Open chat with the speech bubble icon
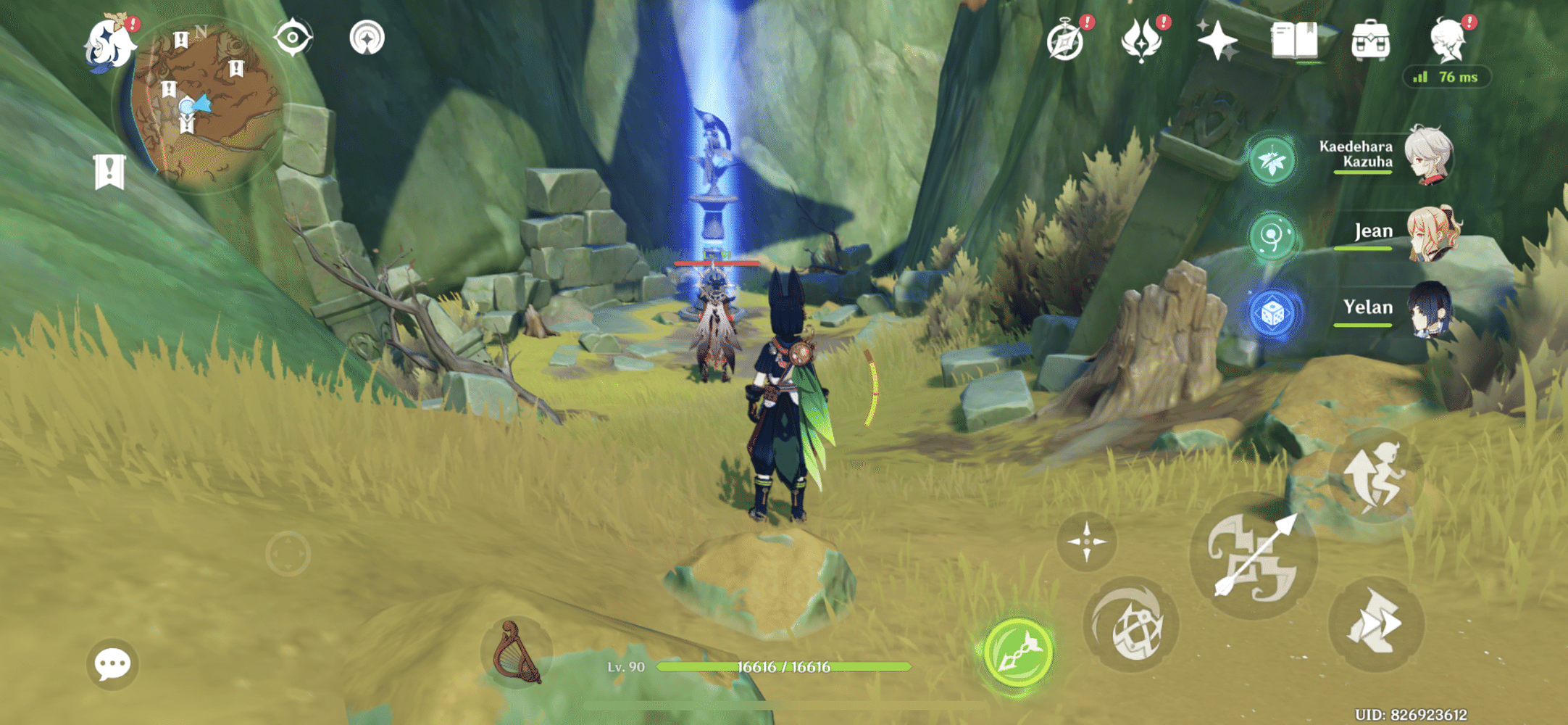1568x725 pixels. [x=111, y=663]
